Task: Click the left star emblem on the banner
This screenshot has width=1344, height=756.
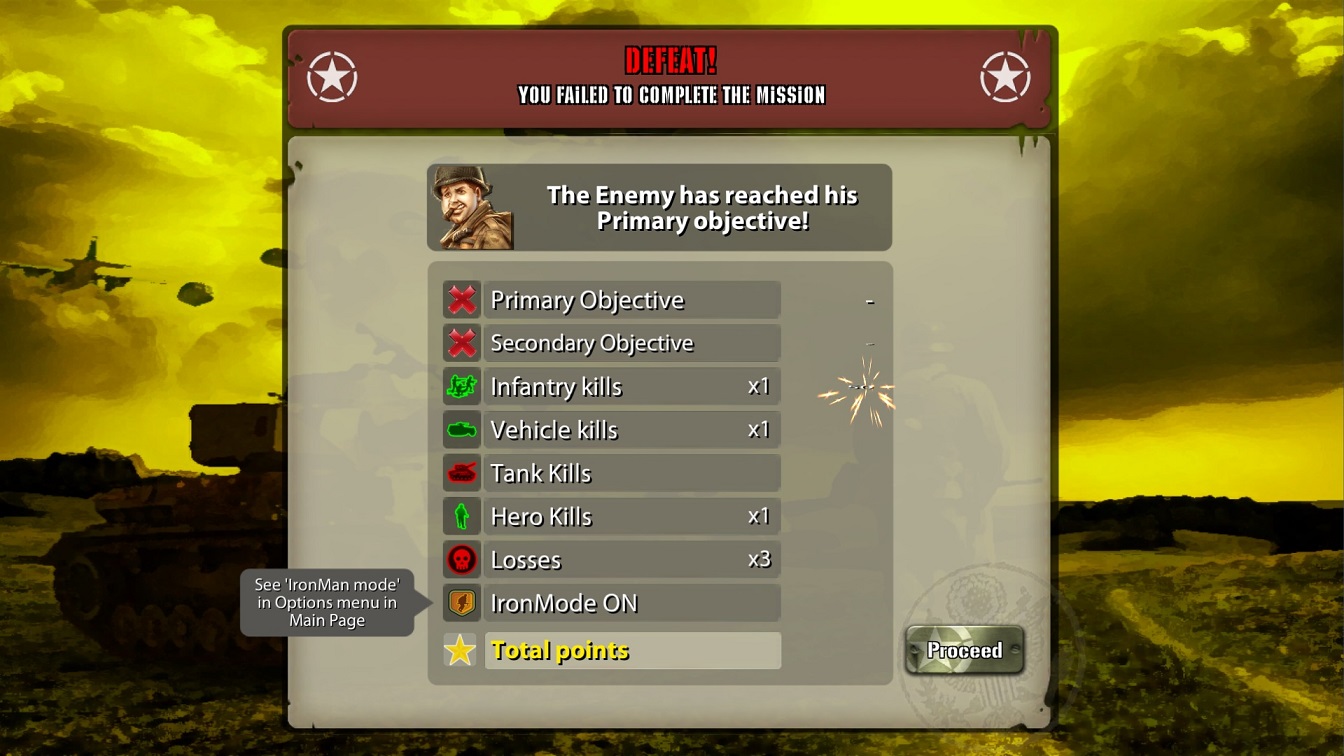Action: 332,75
